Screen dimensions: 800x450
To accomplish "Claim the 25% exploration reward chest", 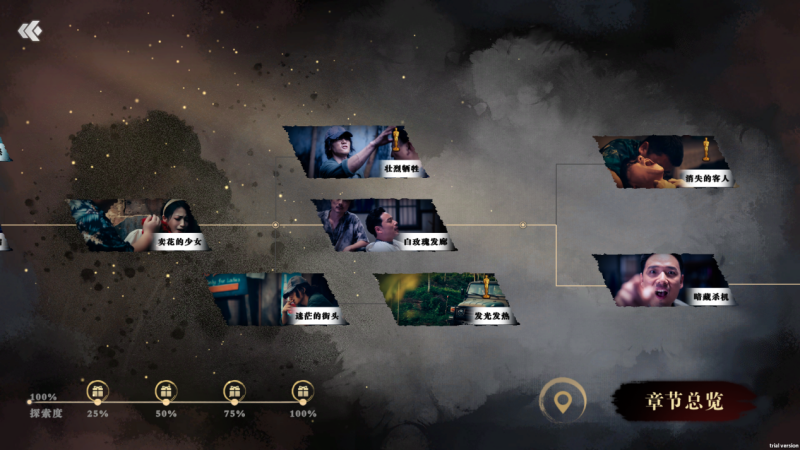I will tap(97, 391).
